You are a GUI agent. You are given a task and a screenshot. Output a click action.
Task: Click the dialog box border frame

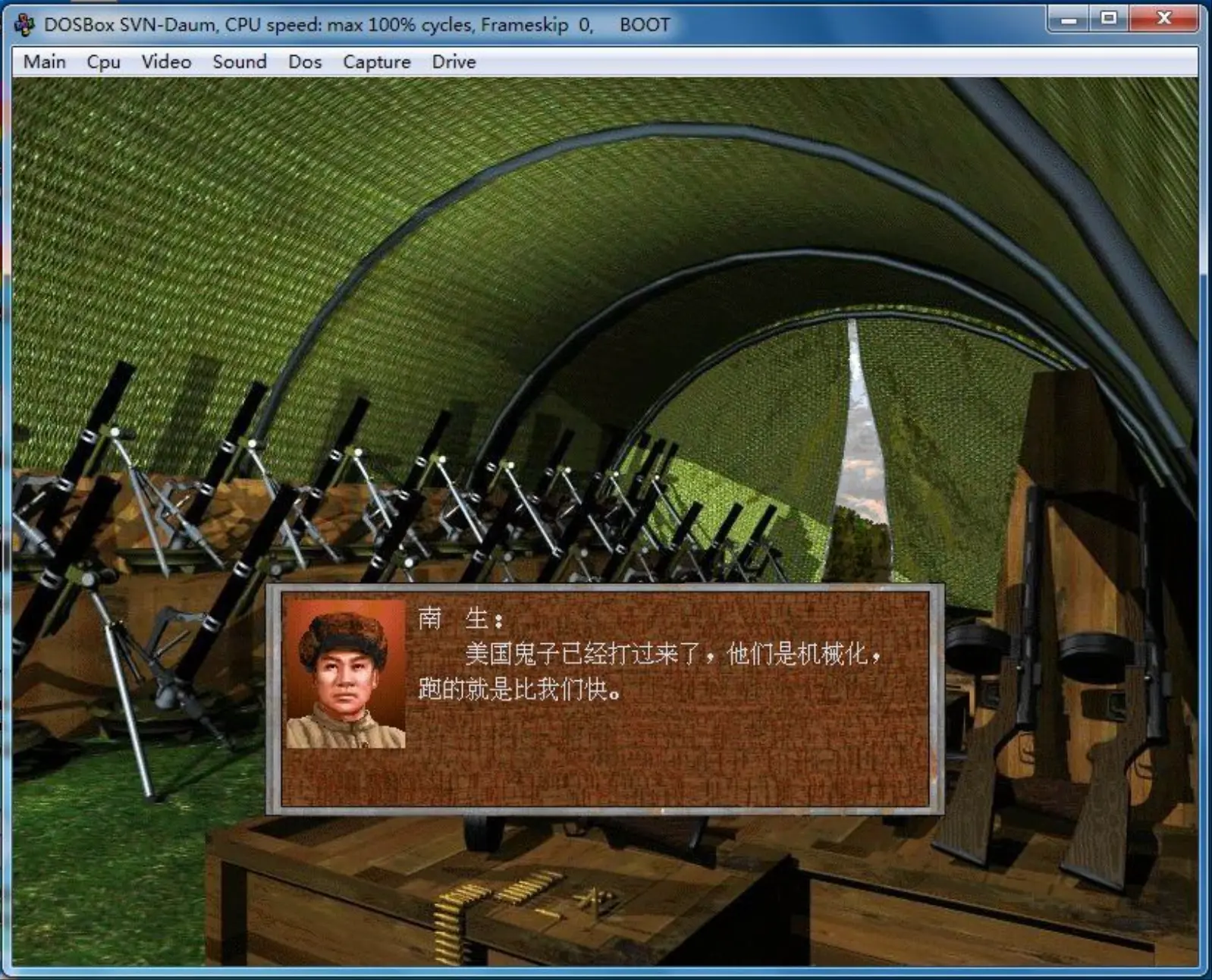click(x=599, y=588)
